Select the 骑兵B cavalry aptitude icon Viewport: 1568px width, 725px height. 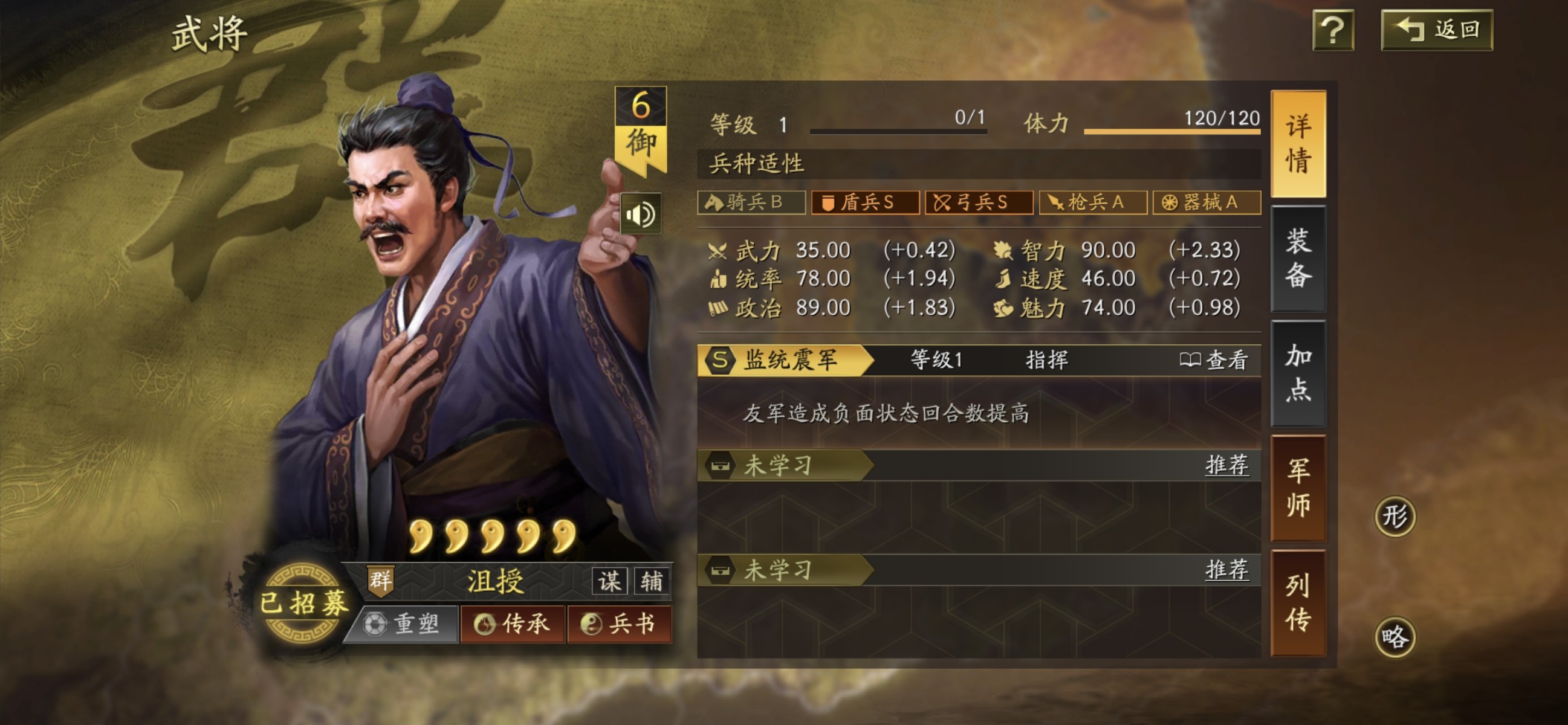tap(753, 203)
